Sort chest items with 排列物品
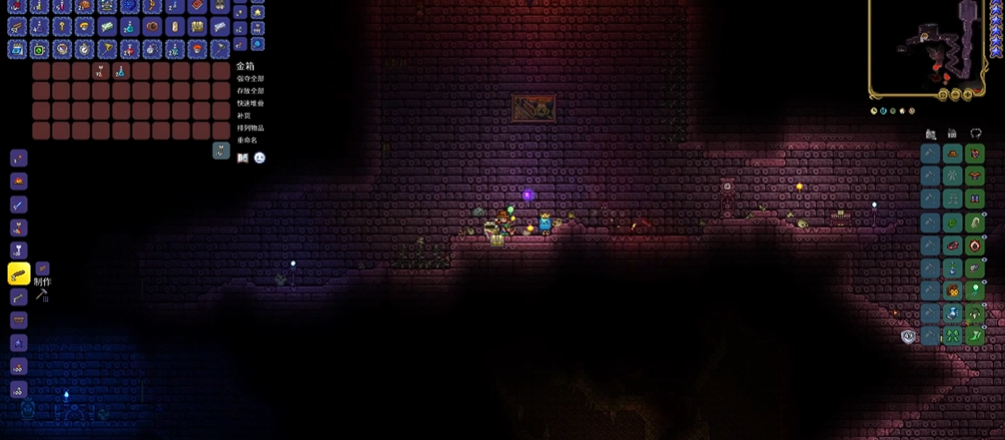The height and width of the screenshot is (440, 1005). [251, 128]
